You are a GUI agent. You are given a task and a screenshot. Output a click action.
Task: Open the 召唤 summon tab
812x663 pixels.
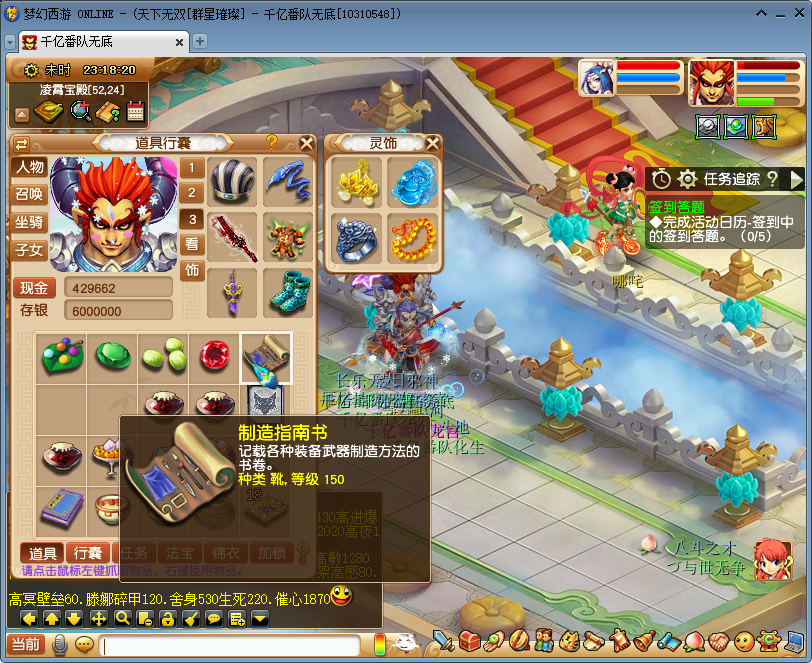pyautogui.click(x=29, y=194)
